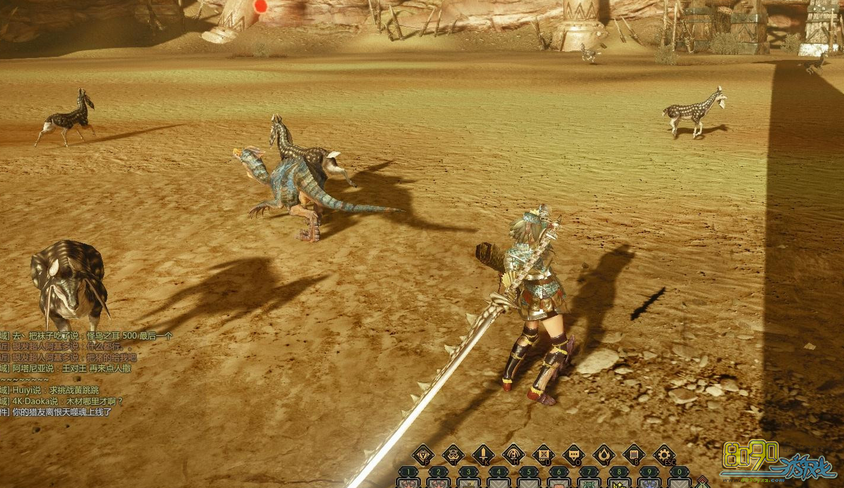Open the scroll quest menu icon

coord(543,454)
